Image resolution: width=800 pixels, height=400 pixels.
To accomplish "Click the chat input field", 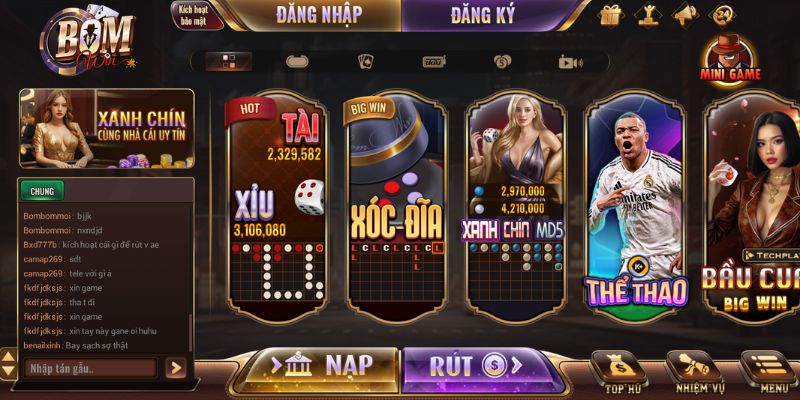I will click(x=90, y=368).
